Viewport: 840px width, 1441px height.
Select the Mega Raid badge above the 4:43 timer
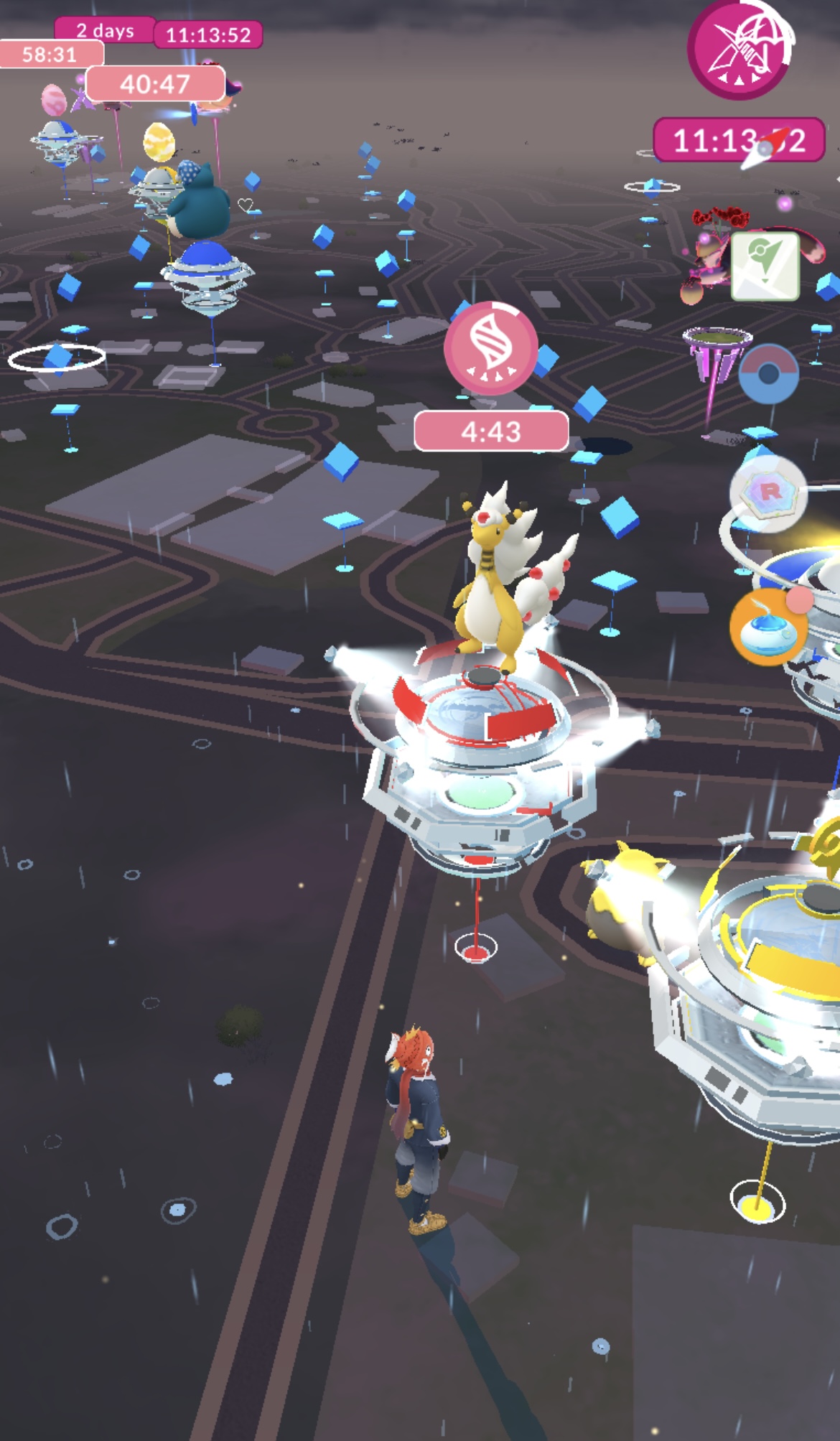coord(491,348)
